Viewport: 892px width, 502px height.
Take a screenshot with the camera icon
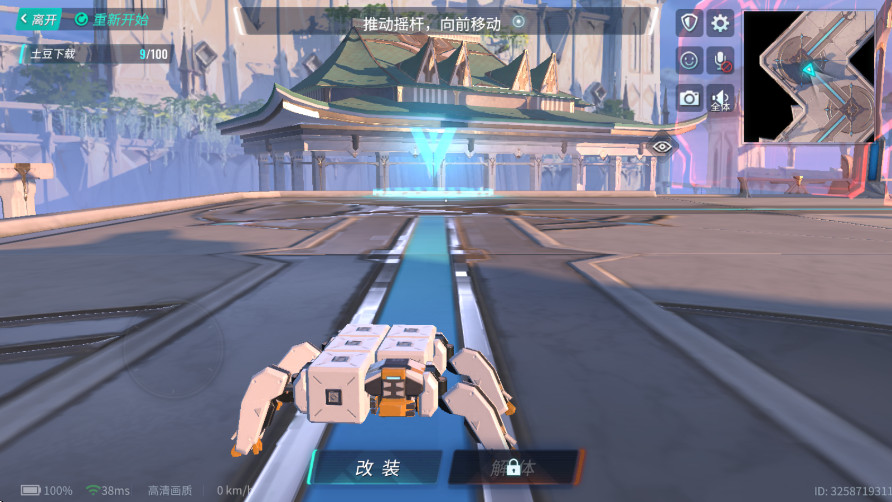[688, 97]
